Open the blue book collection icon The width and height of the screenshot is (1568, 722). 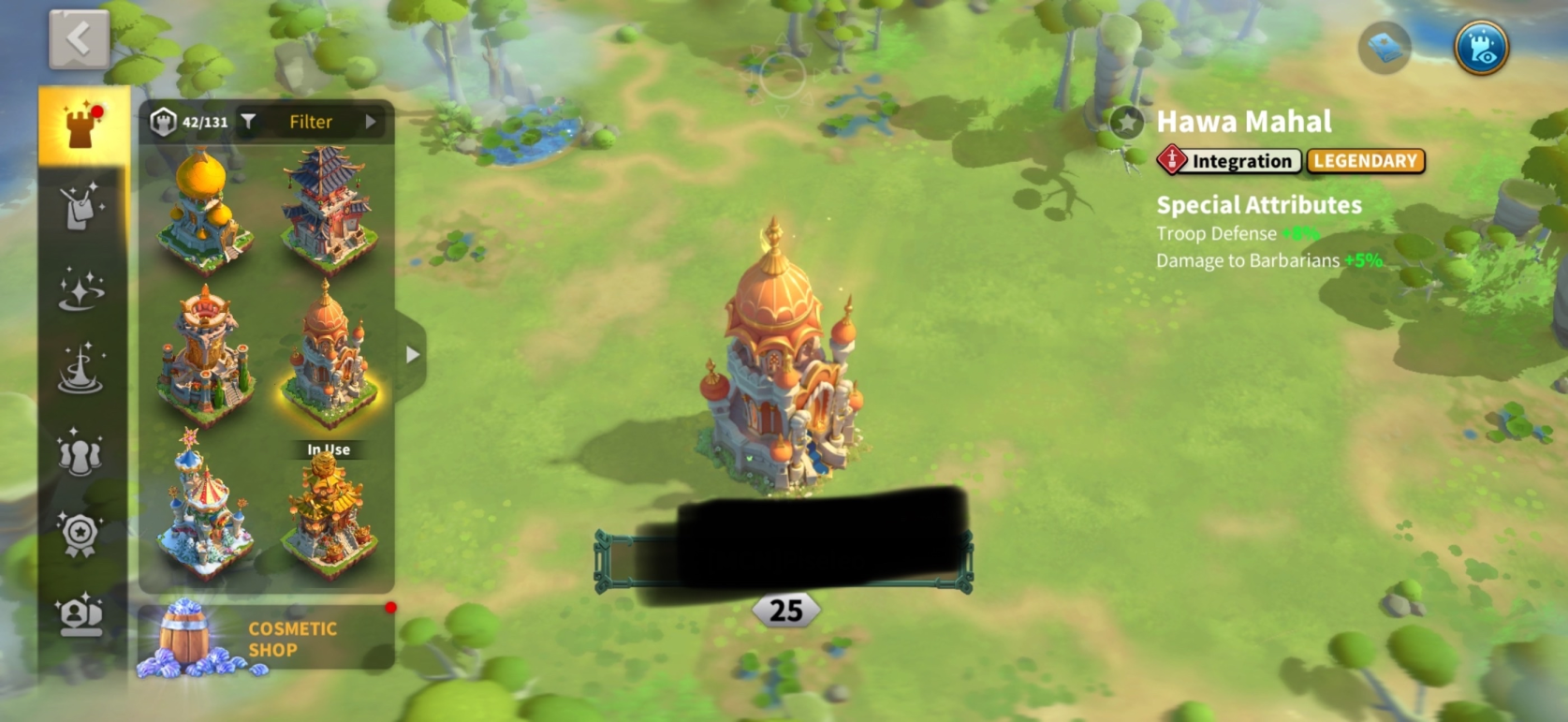(x=1385, y=47)
